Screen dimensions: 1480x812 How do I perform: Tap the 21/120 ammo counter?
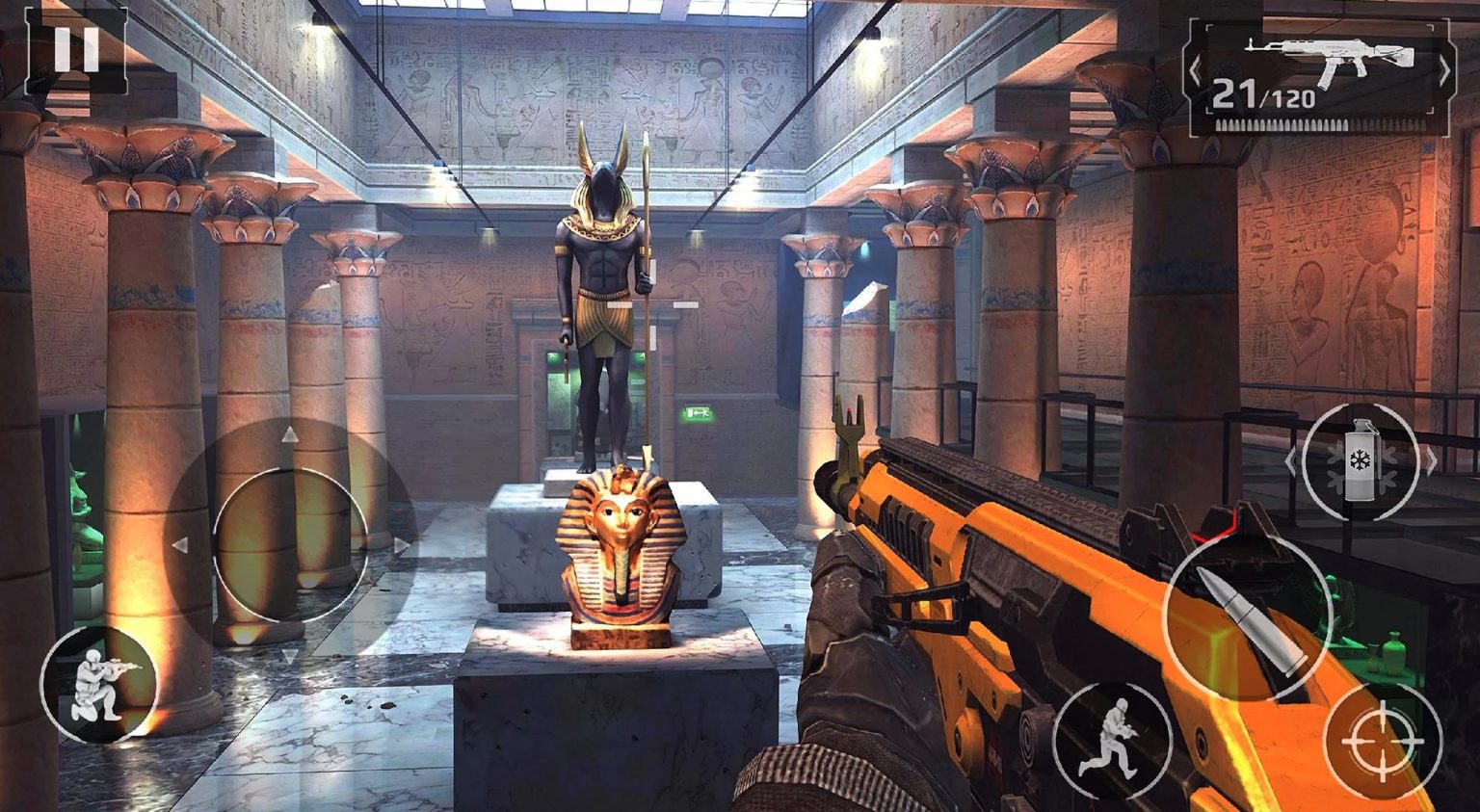click(x=1264, y=94)
